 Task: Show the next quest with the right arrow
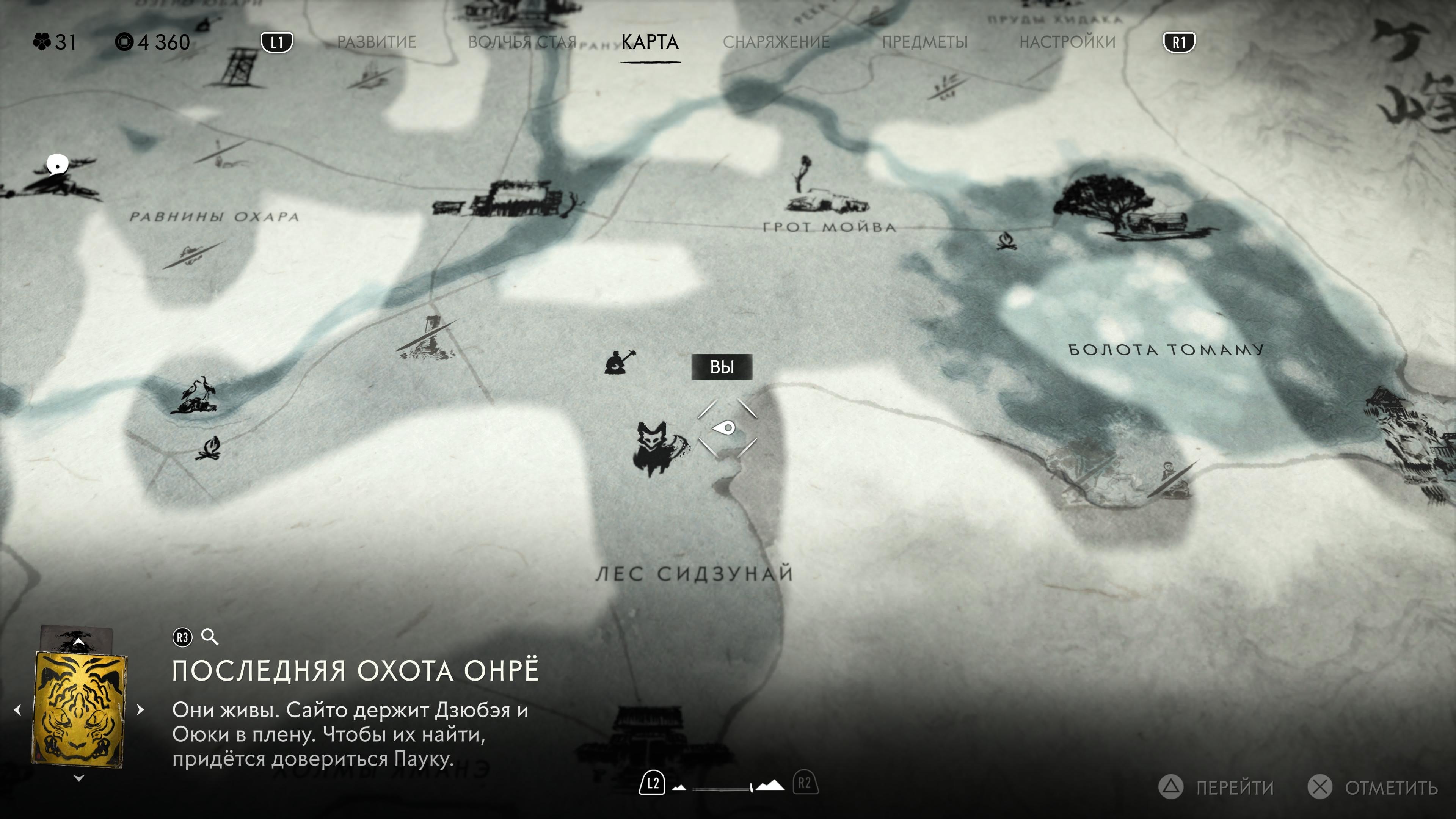point(141,710)
